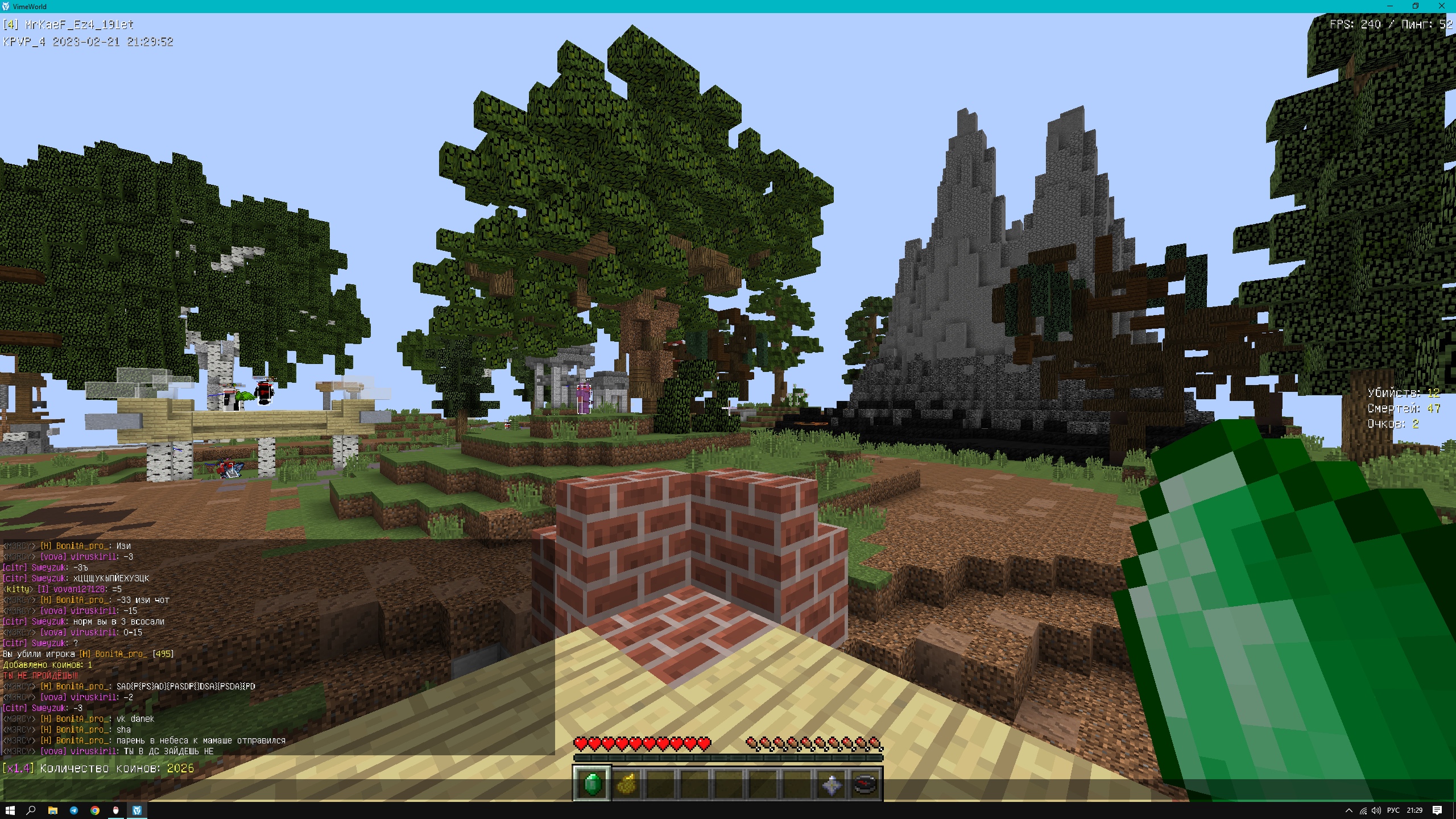
Task: Click the experience bar above the hotbar
Action: [729, 758]
